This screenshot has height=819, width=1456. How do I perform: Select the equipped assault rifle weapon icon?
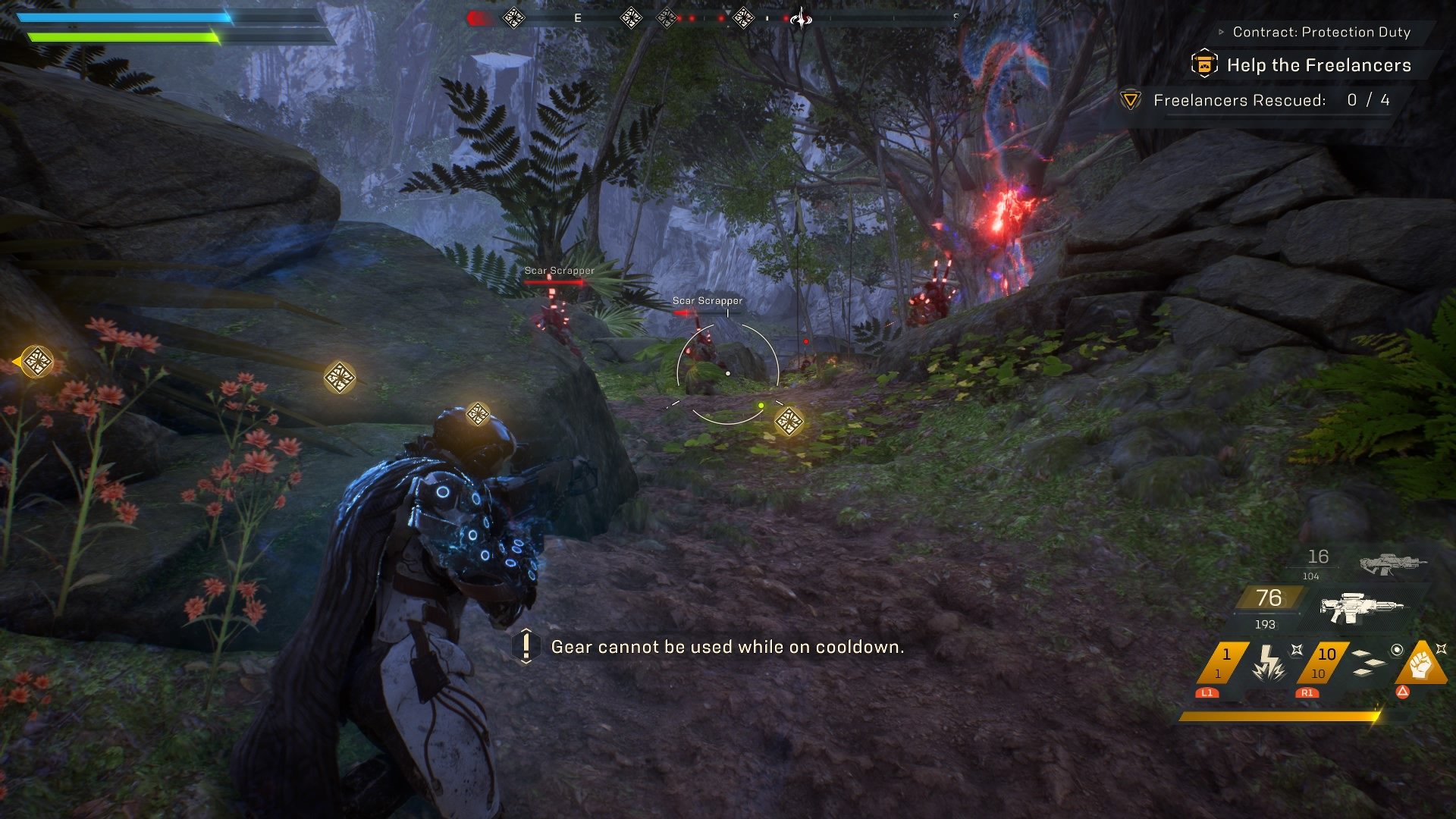[1361, 607]
